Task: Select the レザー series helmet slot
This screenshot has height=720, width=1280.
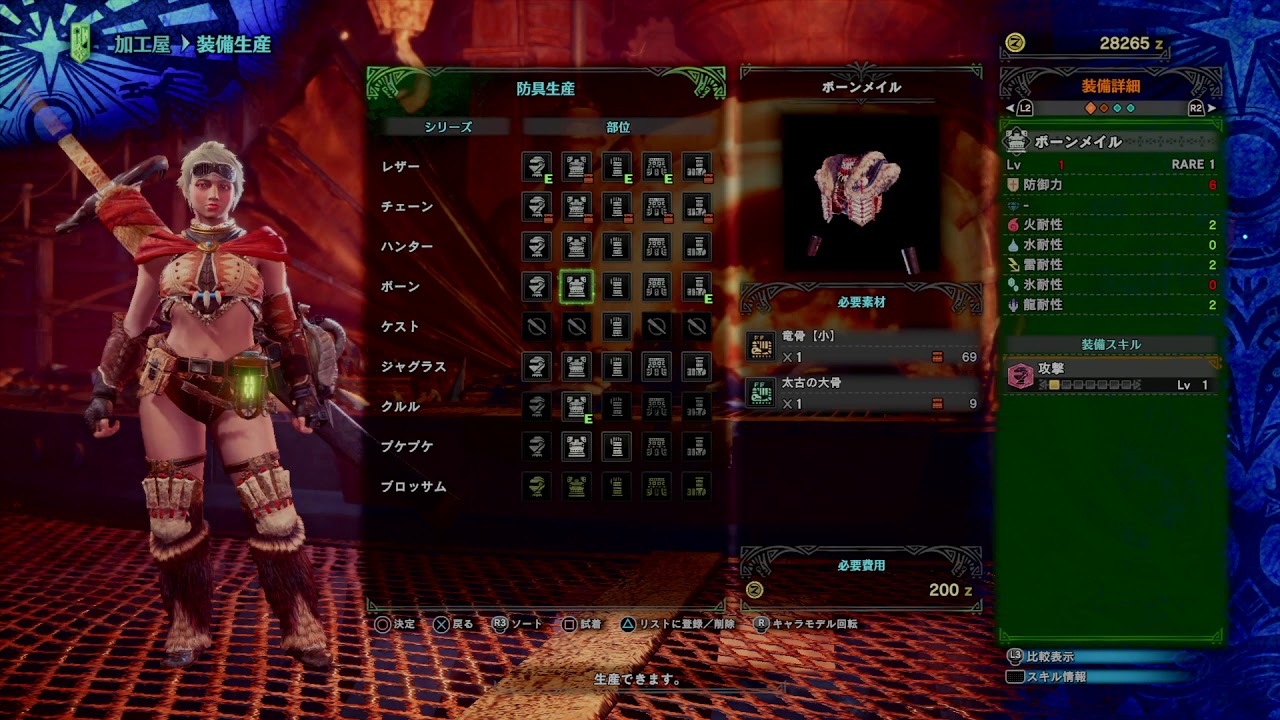Action: tap(537, 167)
